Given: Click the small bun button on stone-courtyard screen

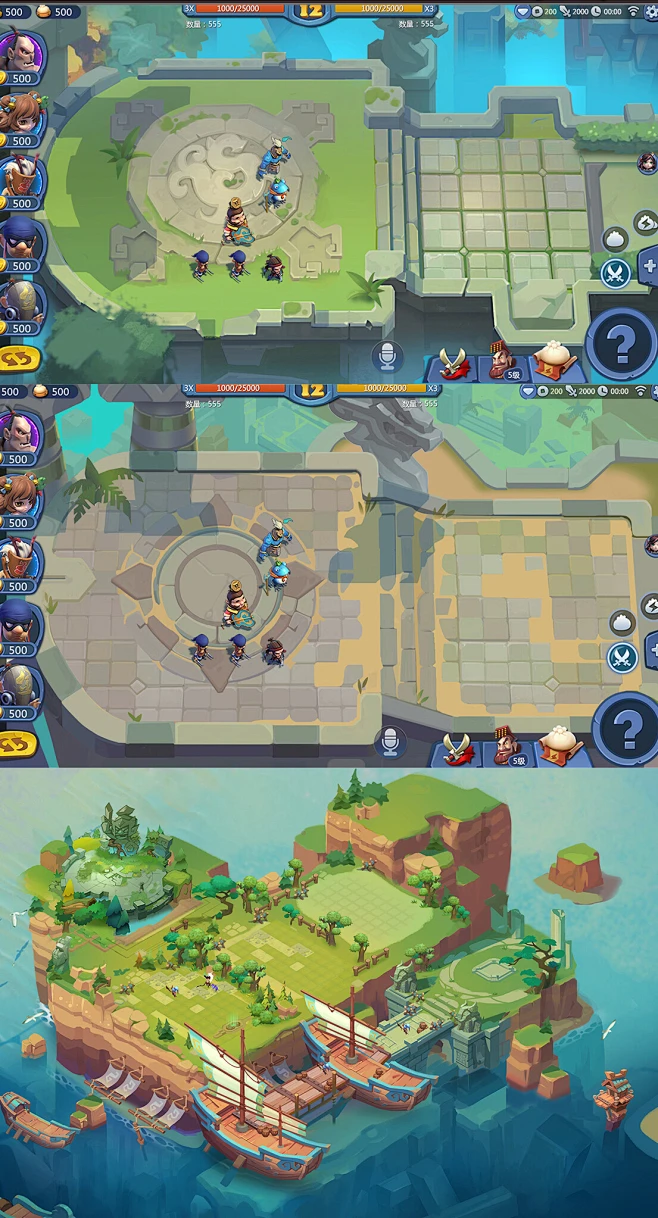Looking at the screenshot, I should (622, 622).
